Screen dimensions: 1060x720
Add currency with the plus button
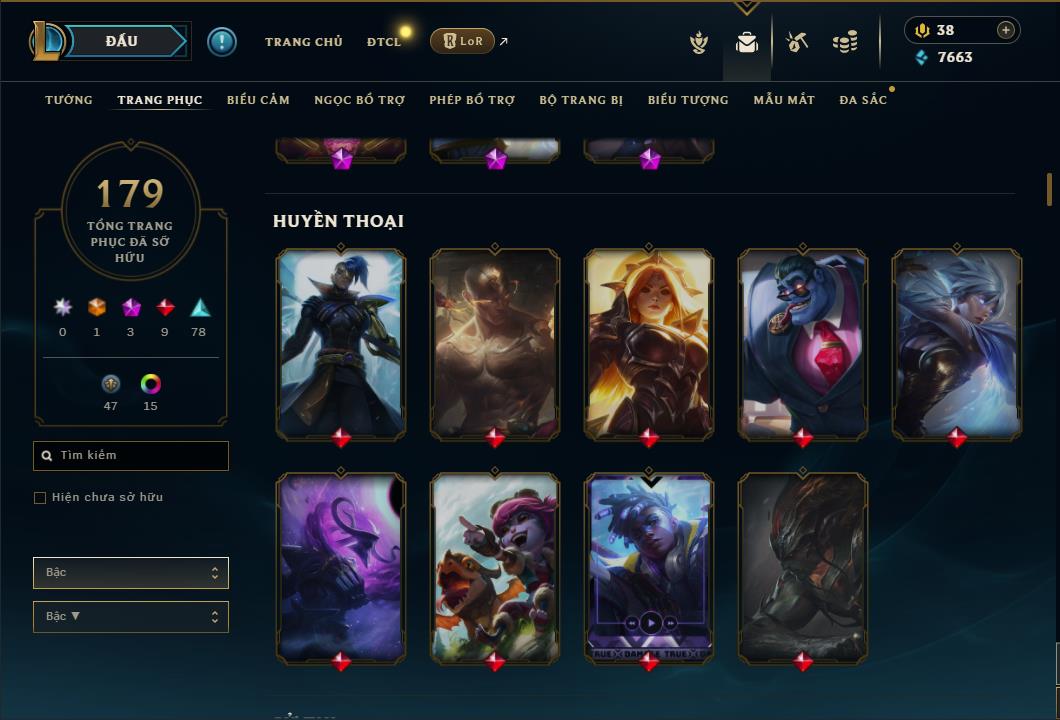click(1005, 30)
